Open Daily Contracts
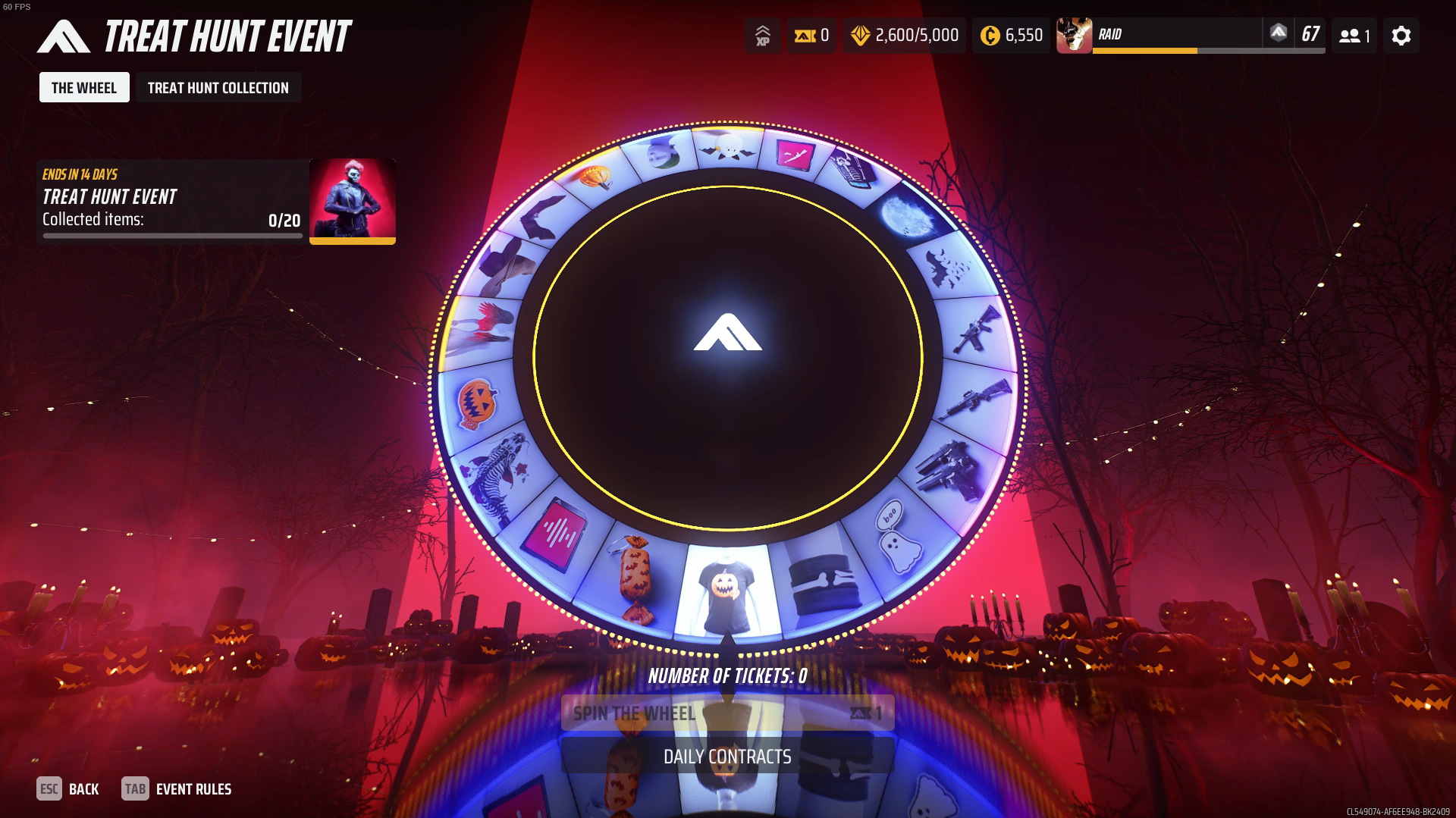Screen dimensions: 1456x818 point(727,757)
